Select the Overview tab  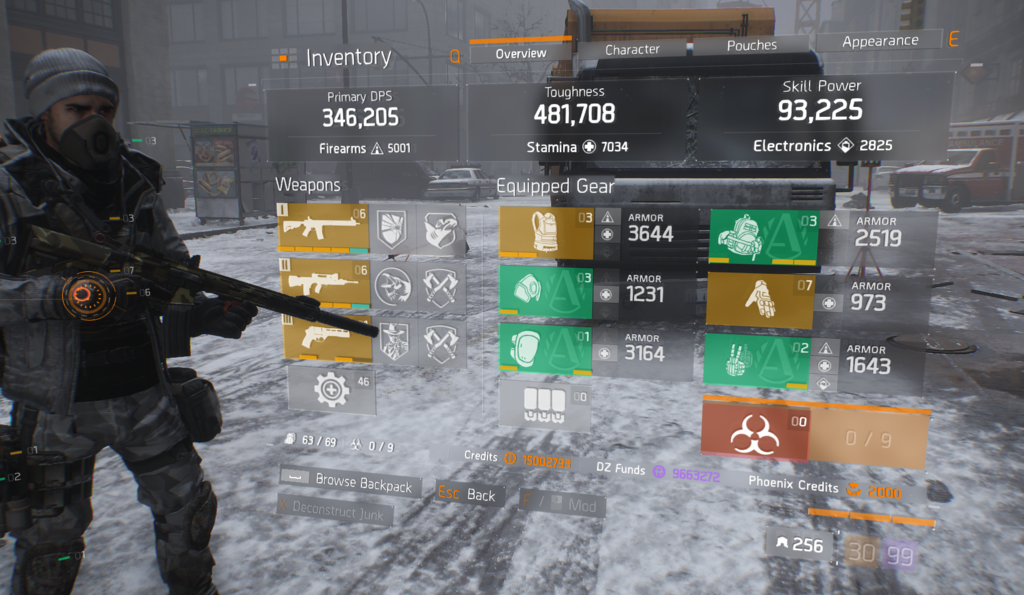click(520, 53)
